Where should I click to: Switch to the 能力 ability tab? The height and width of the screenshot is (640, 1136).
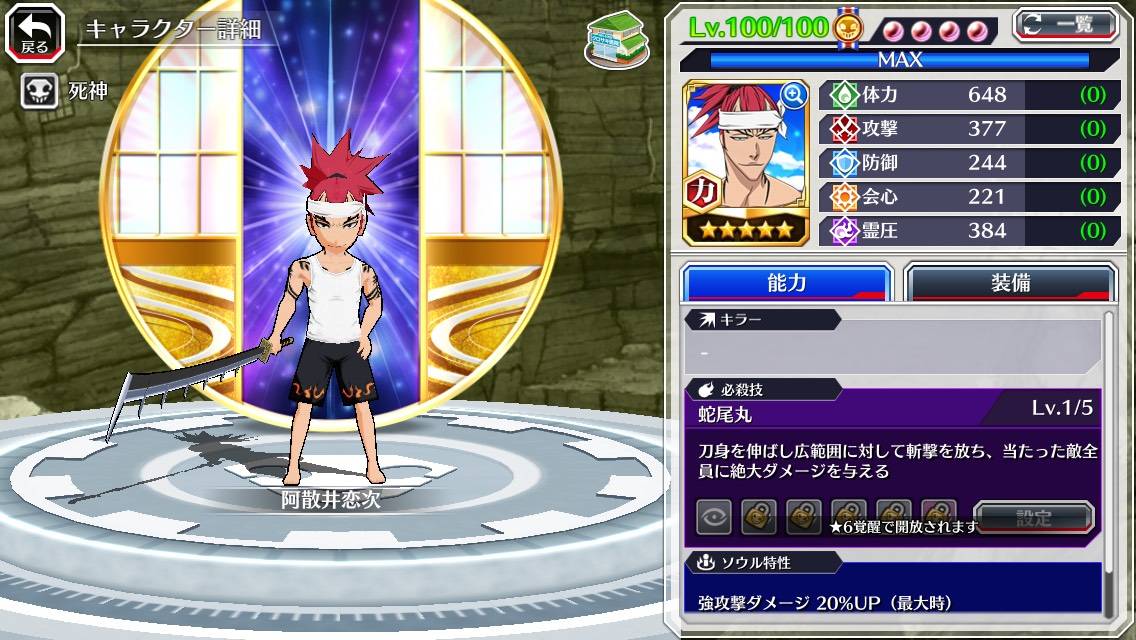[786, 282]
